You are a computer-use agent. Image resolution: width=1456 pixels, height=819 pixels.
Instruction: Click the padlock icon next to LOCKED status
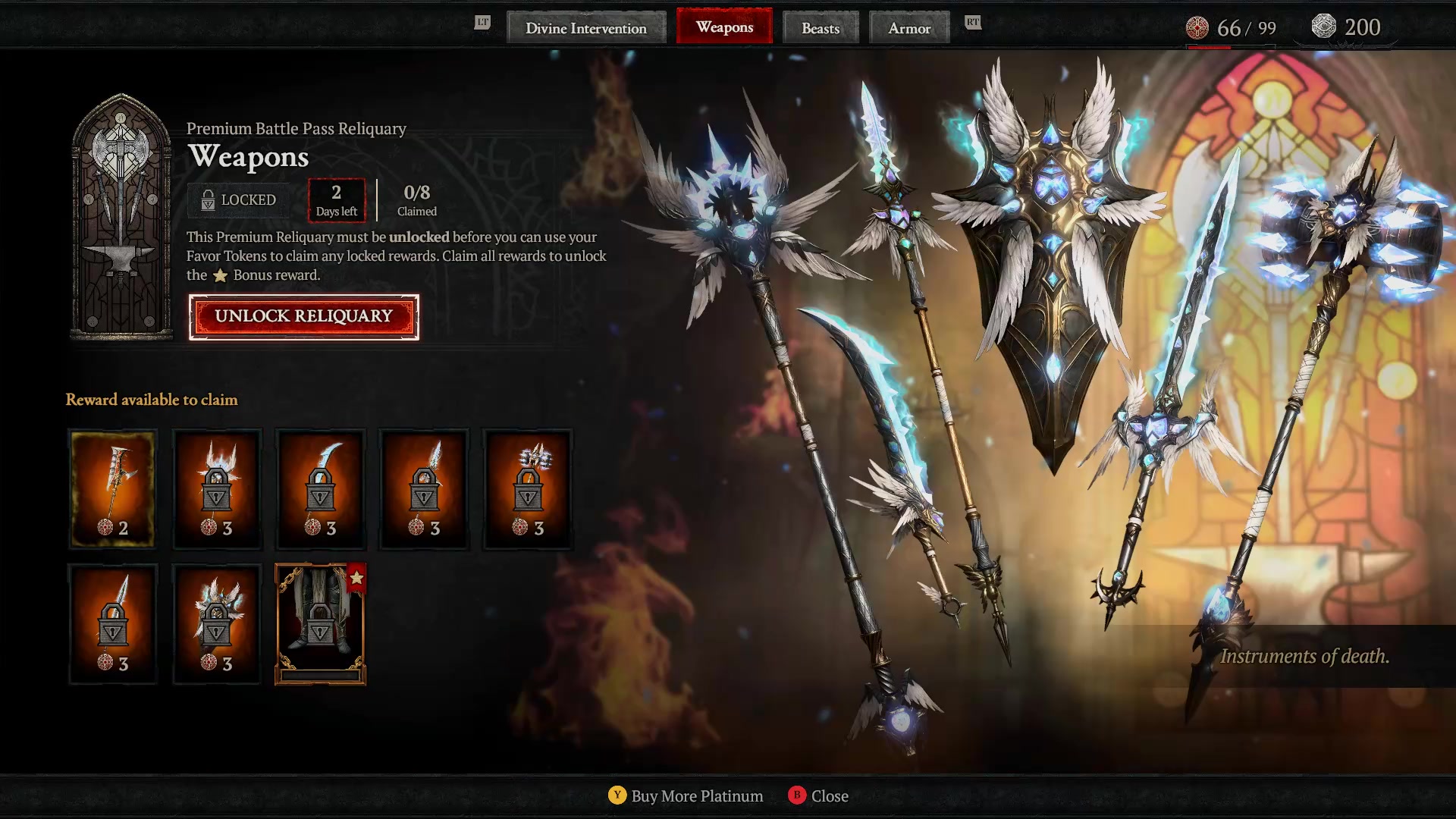(206, 199)
